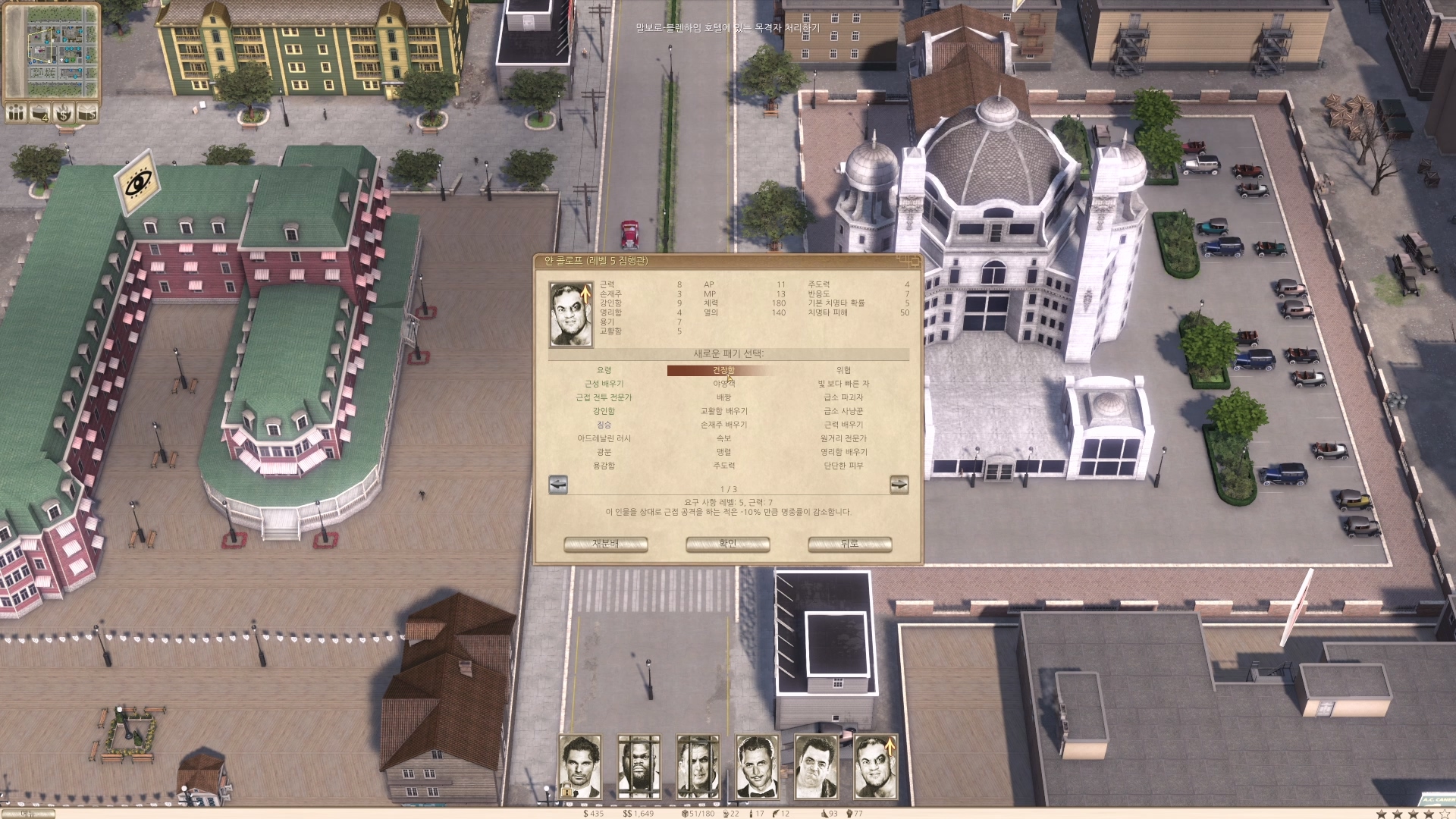Select the 근접 전투 전문가 perk
The image size is (1456, 819).
pos(604,397)
